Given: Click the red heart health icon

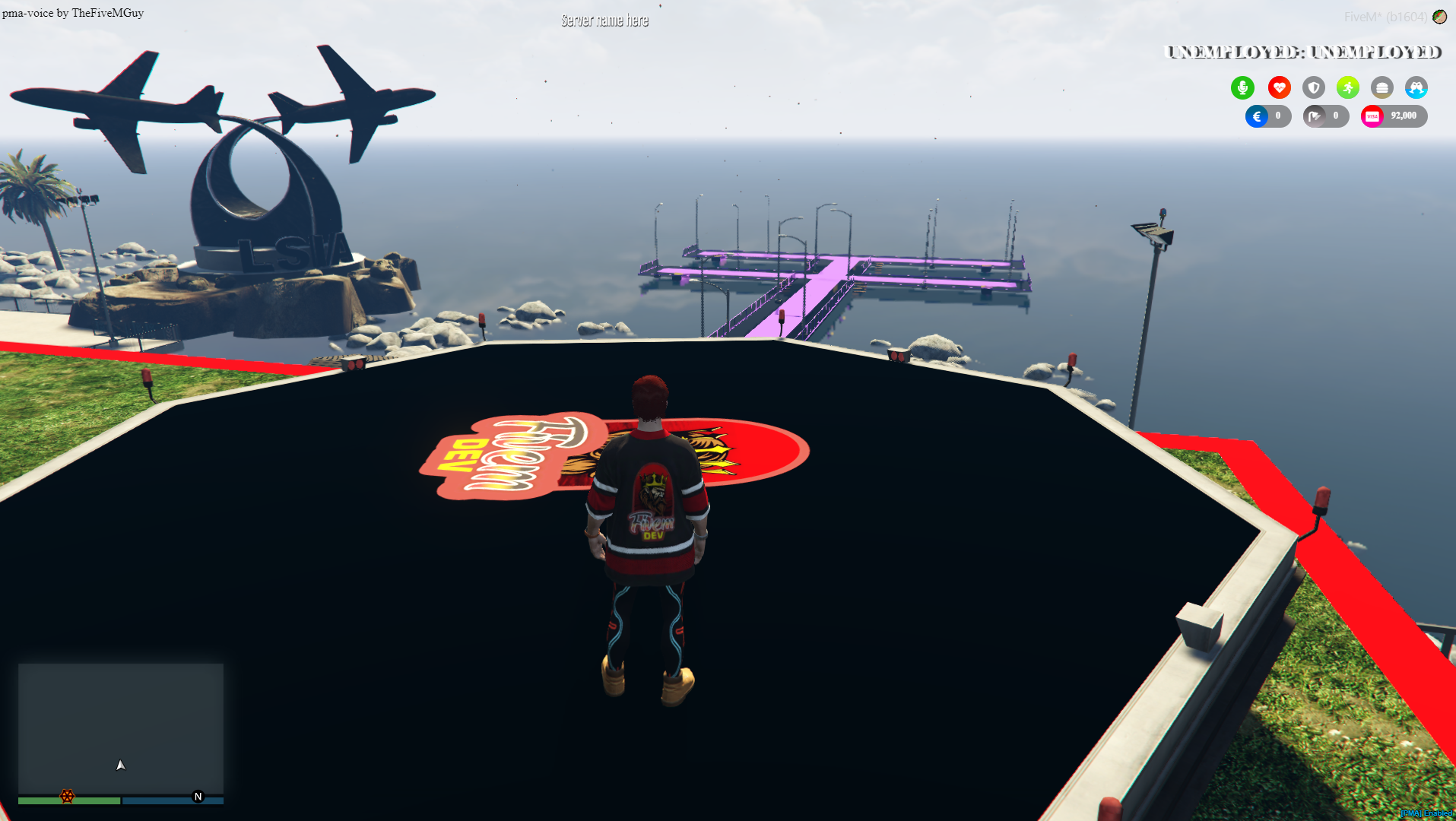Looking at the screenshot, I should tap(1279, 87).
